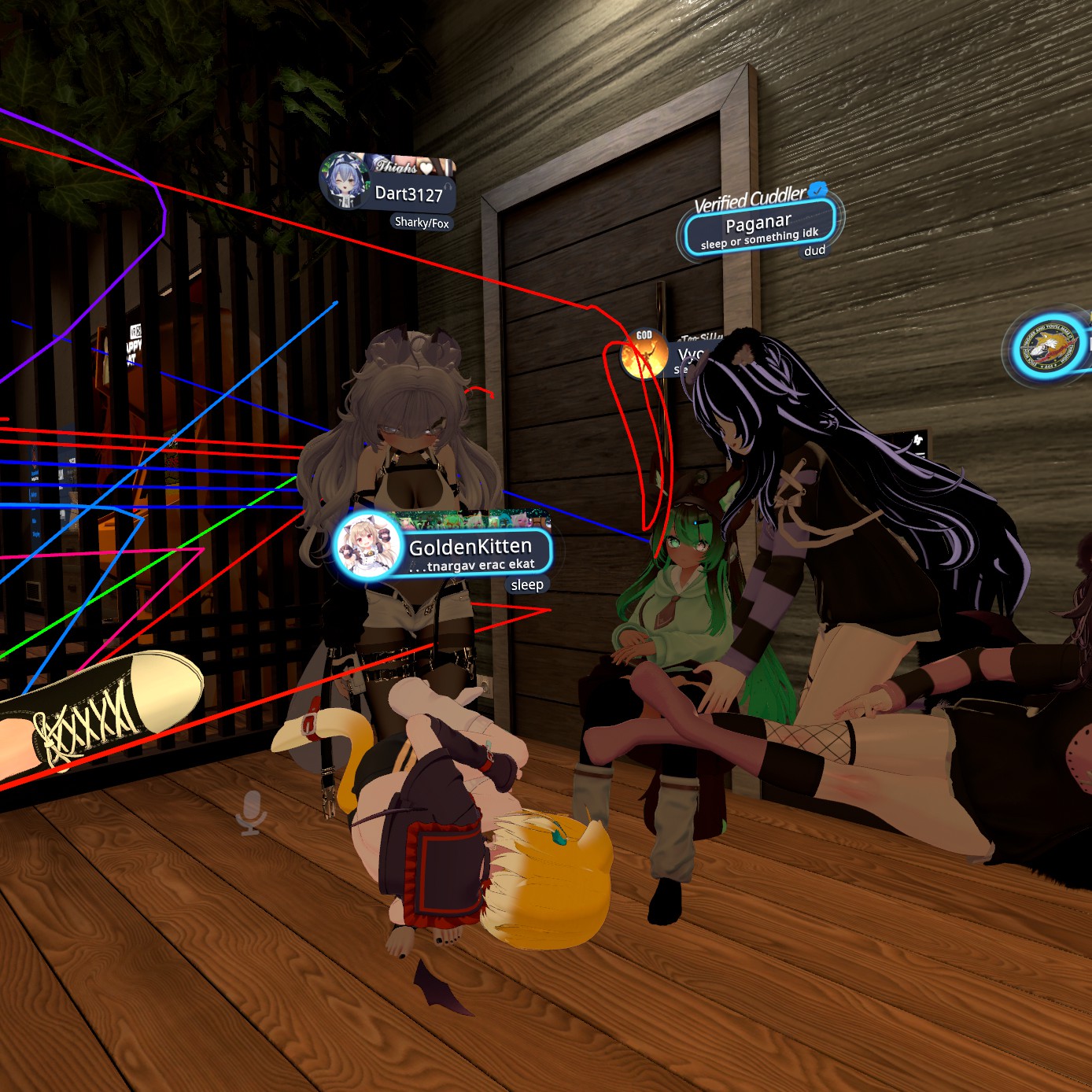This screenshot has width=1092, height=1092.
Task: Select the GoldenKitten player nameplate
Action: pyautogui.click(x=470, y=548)
